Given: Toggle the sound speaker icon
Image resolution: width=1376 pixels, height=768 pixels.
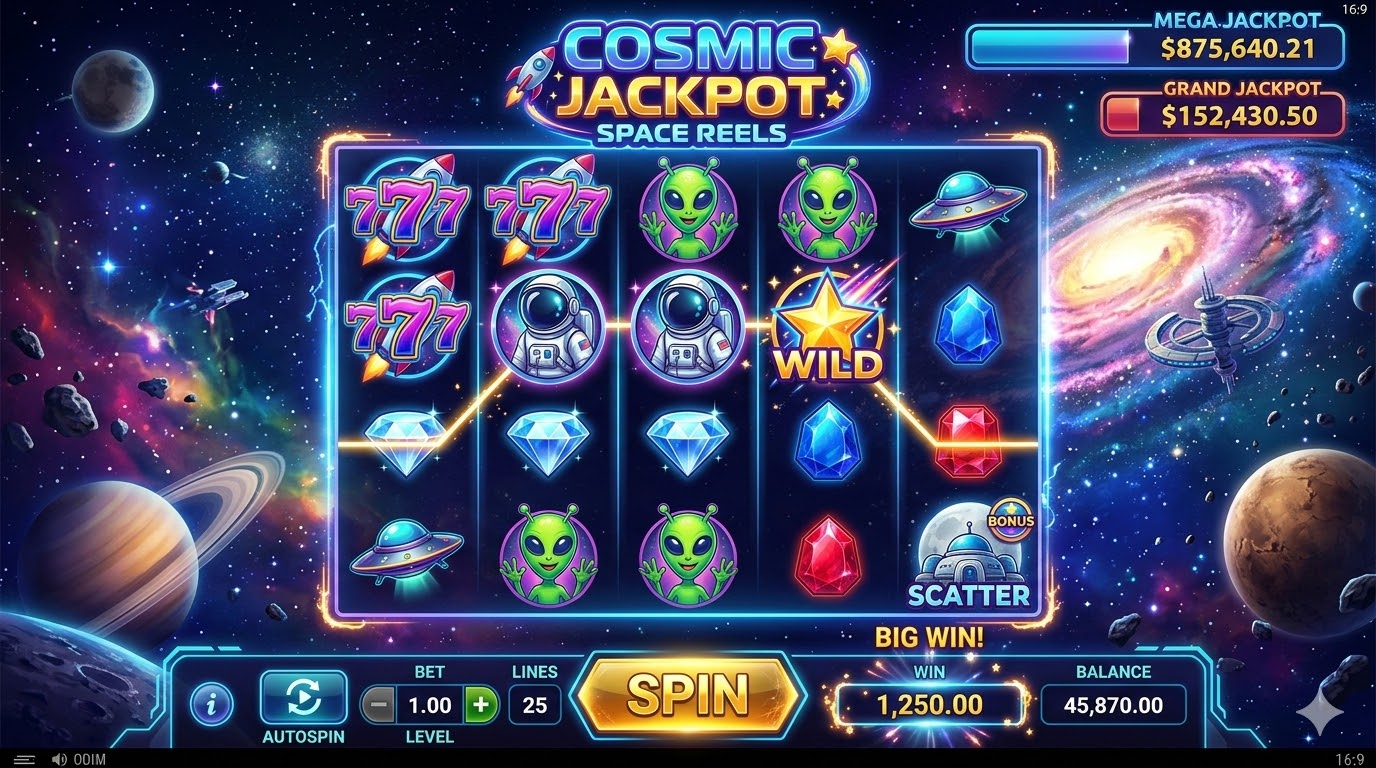Looking at the screenshot, I should [59, 760].
